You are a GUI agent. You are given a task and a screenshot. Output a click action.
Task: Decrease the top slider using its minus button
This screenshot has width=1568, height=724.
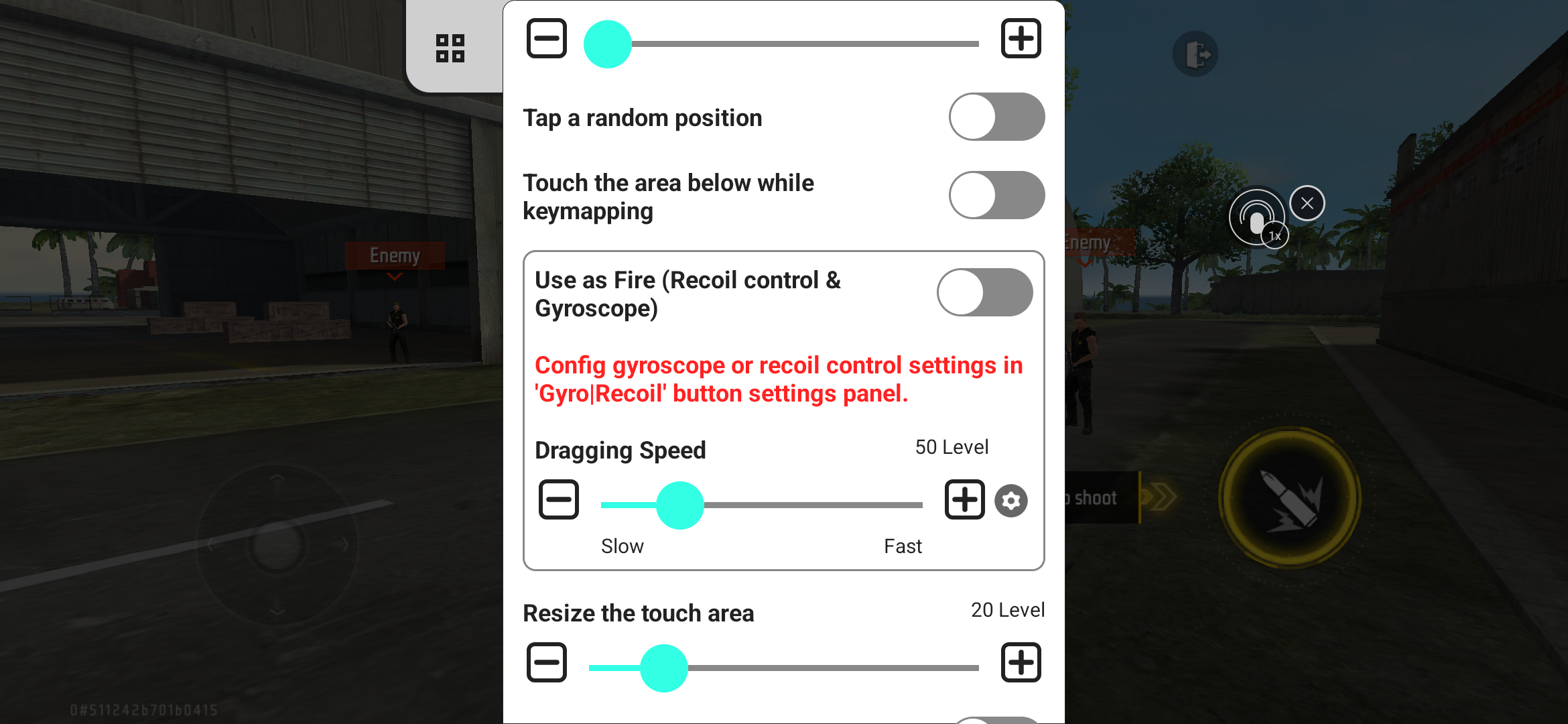tap(546, 38)
